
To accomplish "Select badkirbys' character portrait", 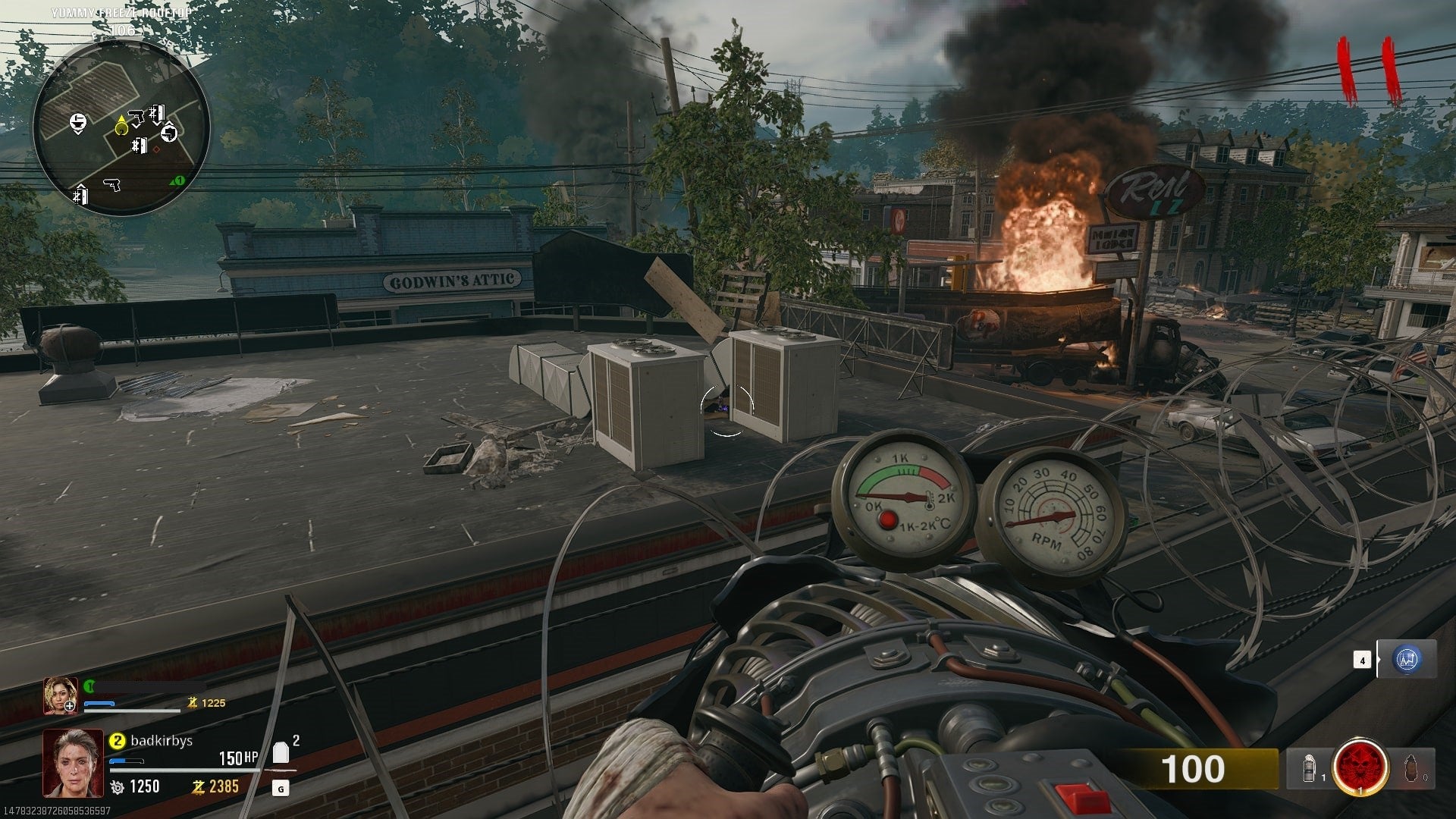I will click(73, 762).
